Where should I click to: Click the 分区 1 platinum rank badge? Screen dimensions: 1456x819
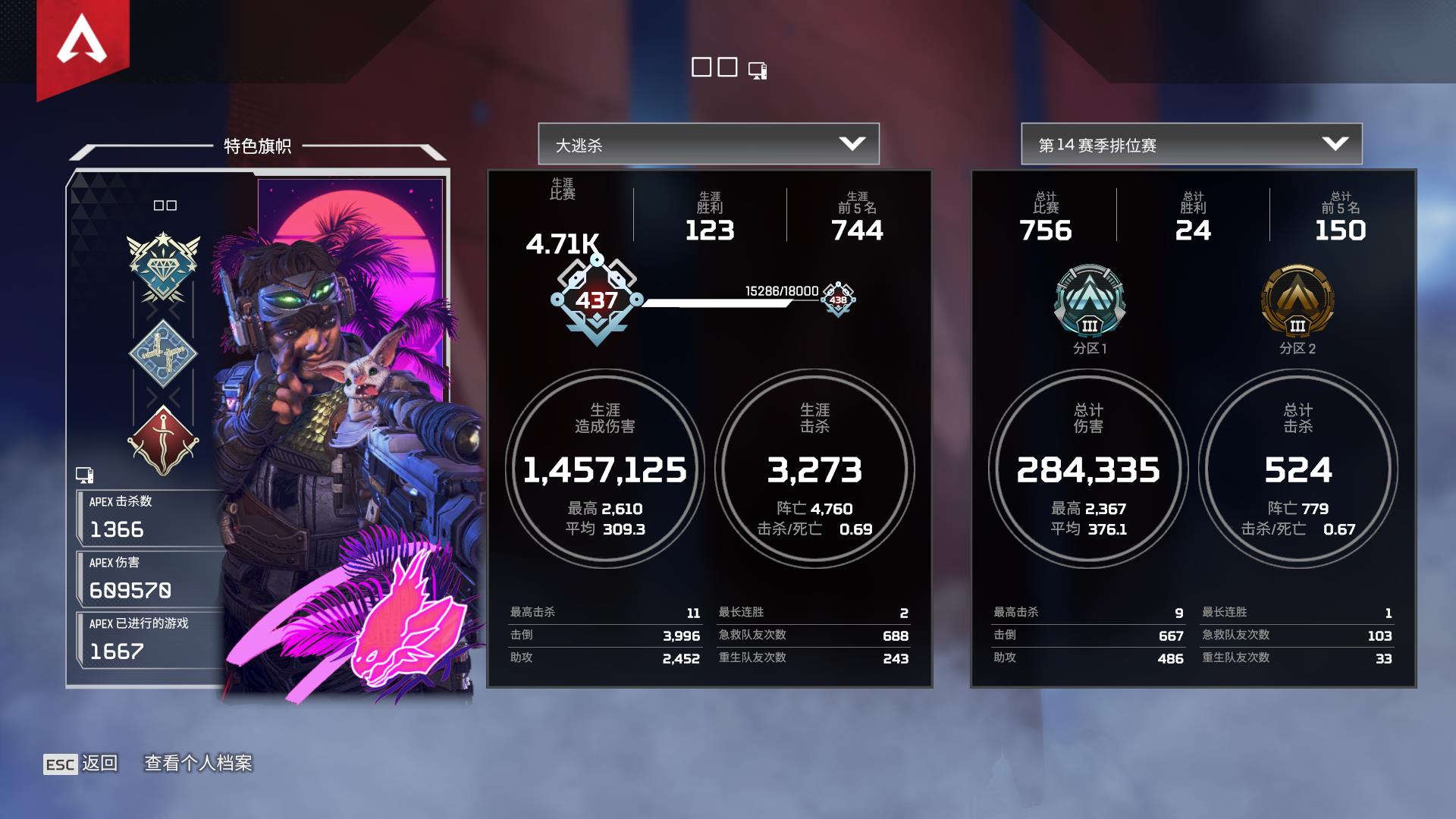click(x=1089, y=302)
